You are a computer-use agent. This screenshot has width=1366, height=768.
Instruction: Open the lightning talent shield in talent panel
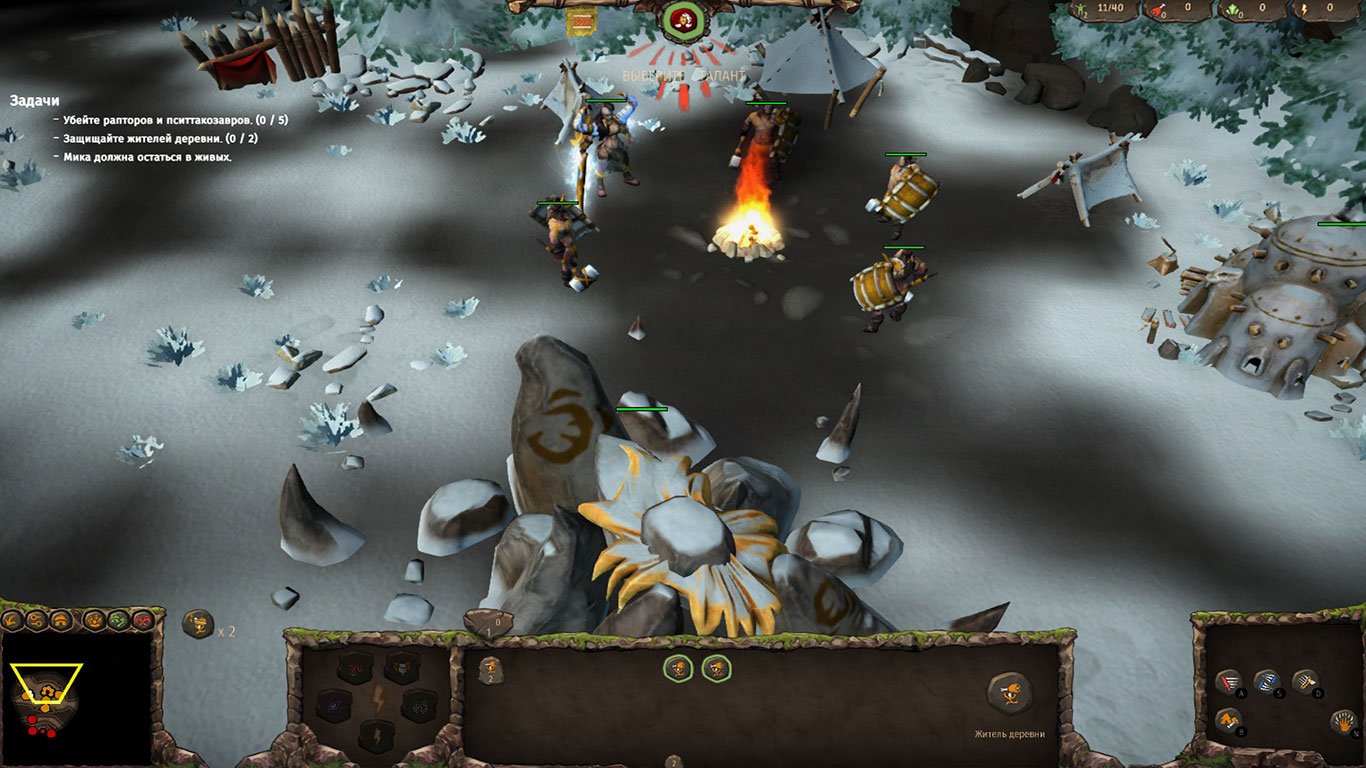377,736
